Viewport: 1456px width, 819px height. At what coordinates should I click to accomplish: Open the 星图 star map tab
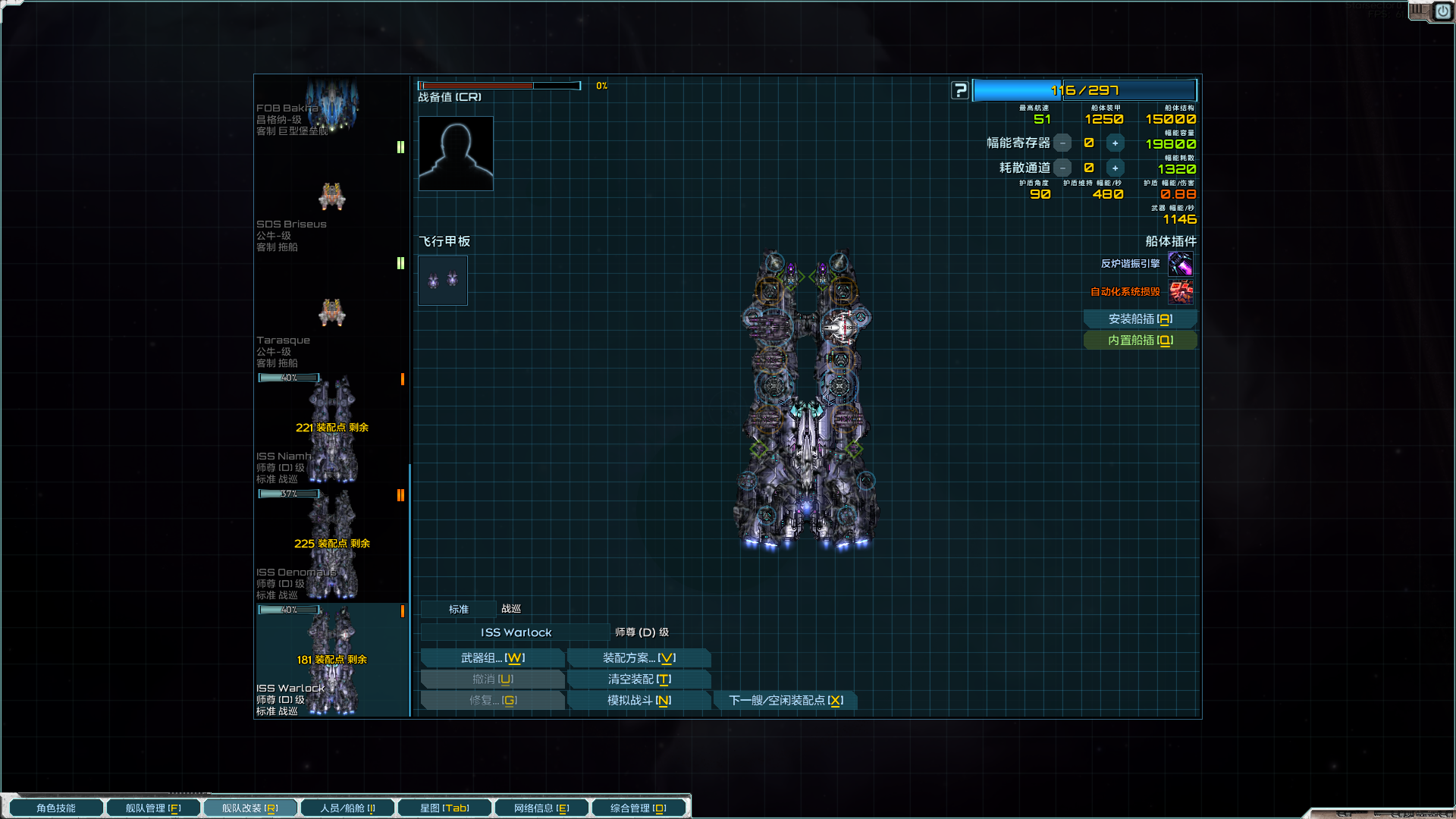(x=444, y=808)
